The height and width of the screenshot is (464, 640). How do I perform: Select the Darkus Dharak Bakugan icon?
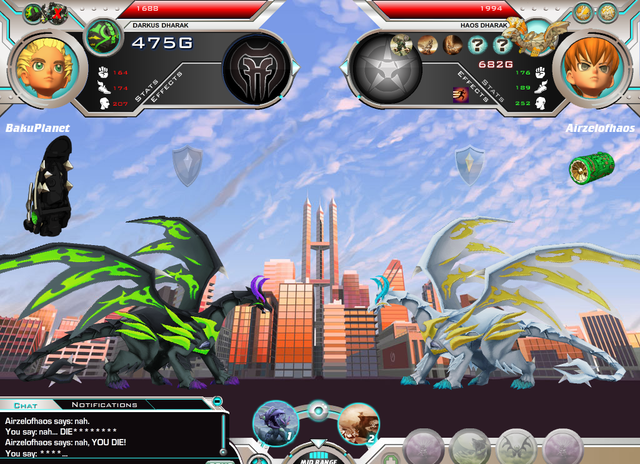click(x=102, y=39)
